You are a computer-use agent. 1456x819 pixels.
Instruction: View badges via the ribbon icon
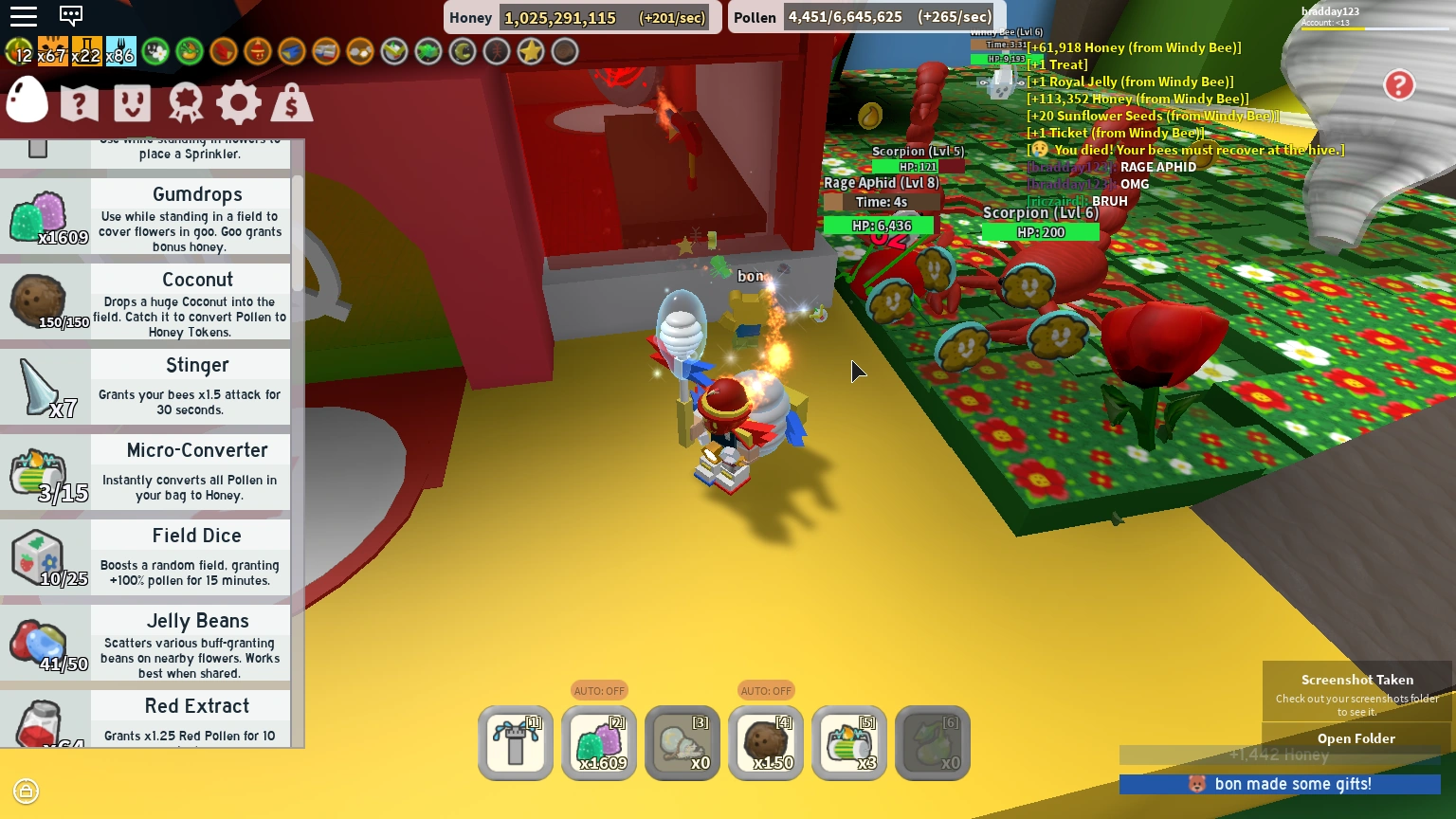(x=186, y=102)
